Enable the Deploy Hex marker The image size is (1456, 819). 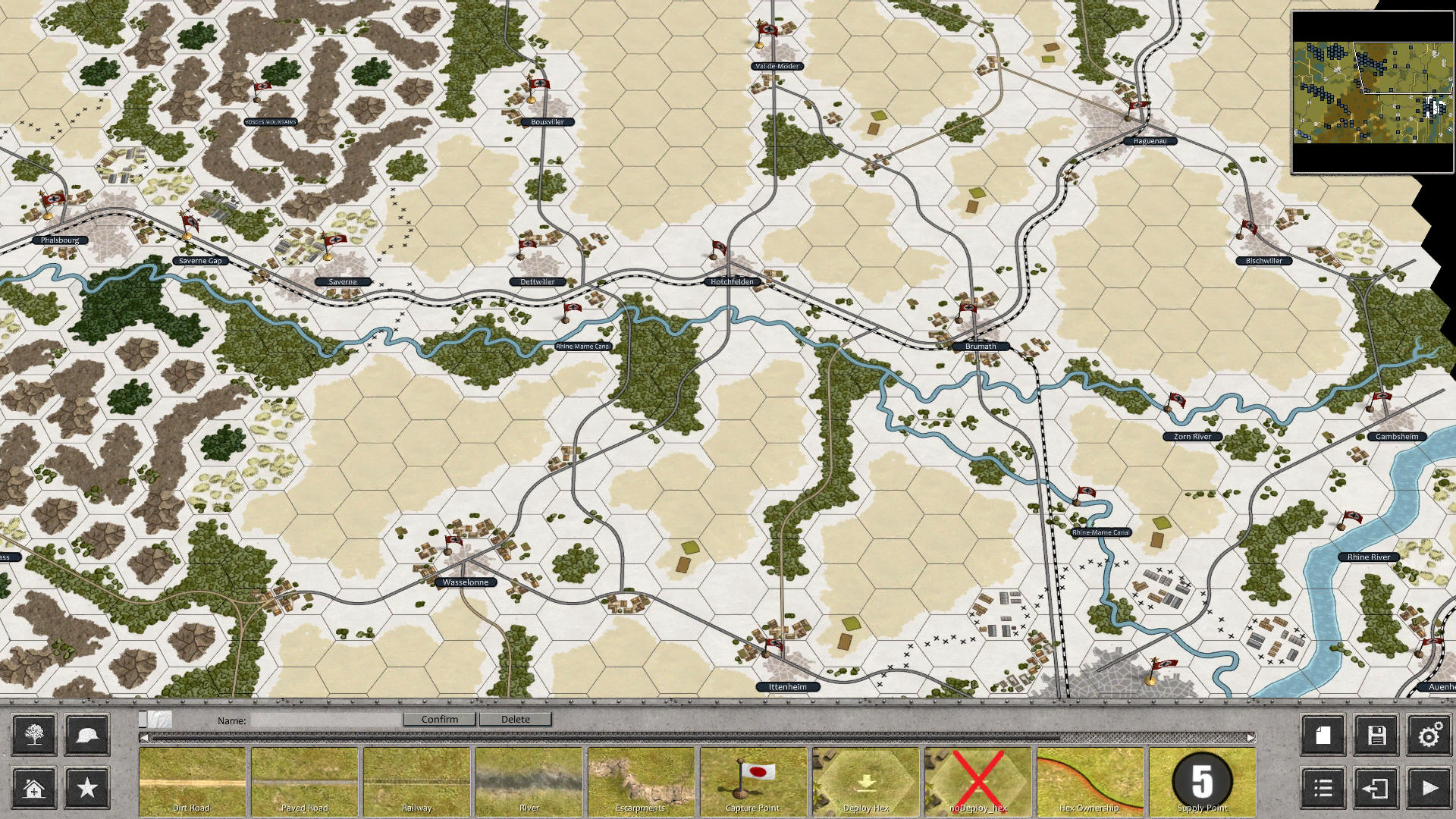[x=864, y=781]
